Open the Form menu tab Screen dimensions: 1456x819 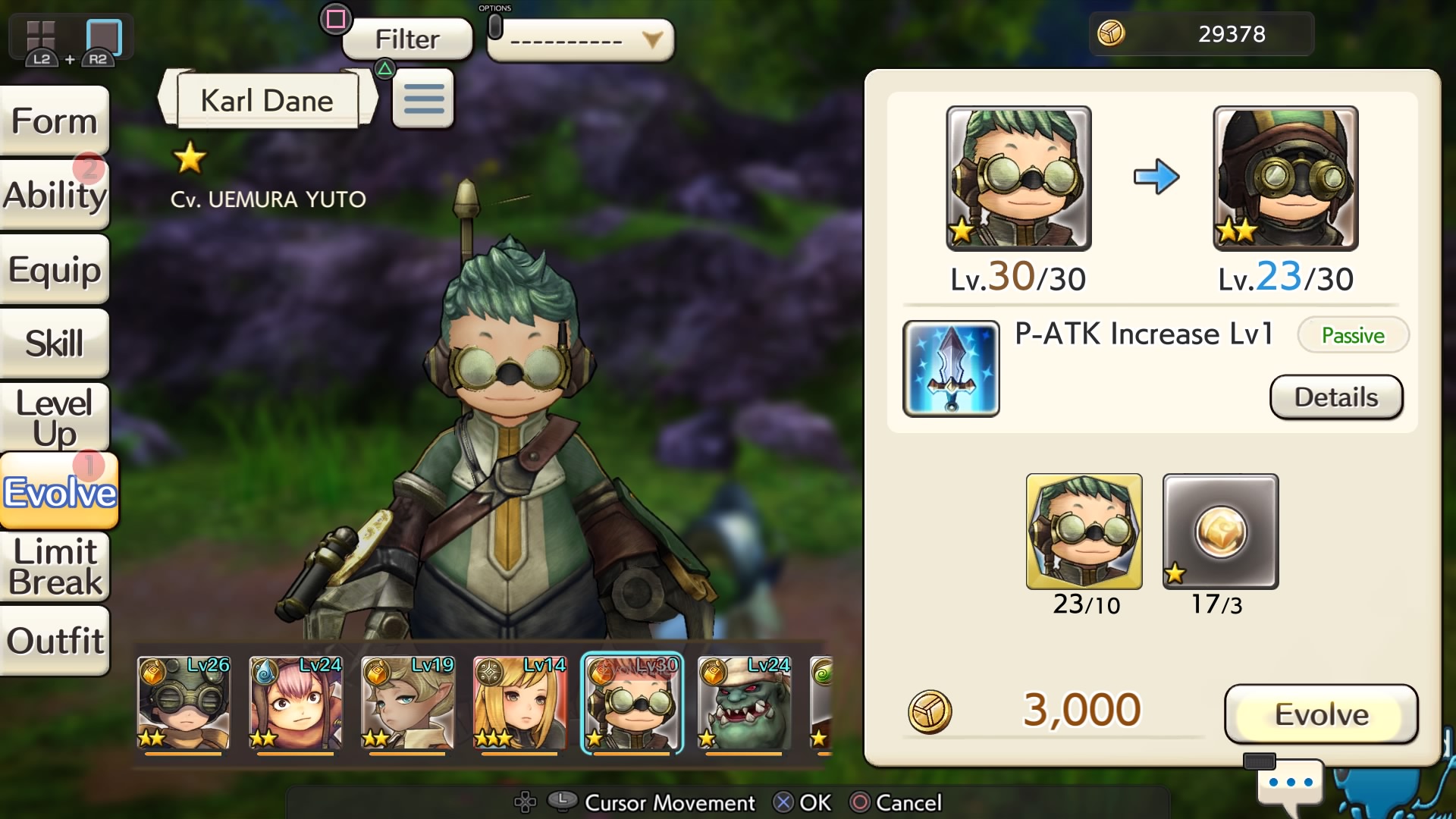pyautogui.click(x=55, y=121)
